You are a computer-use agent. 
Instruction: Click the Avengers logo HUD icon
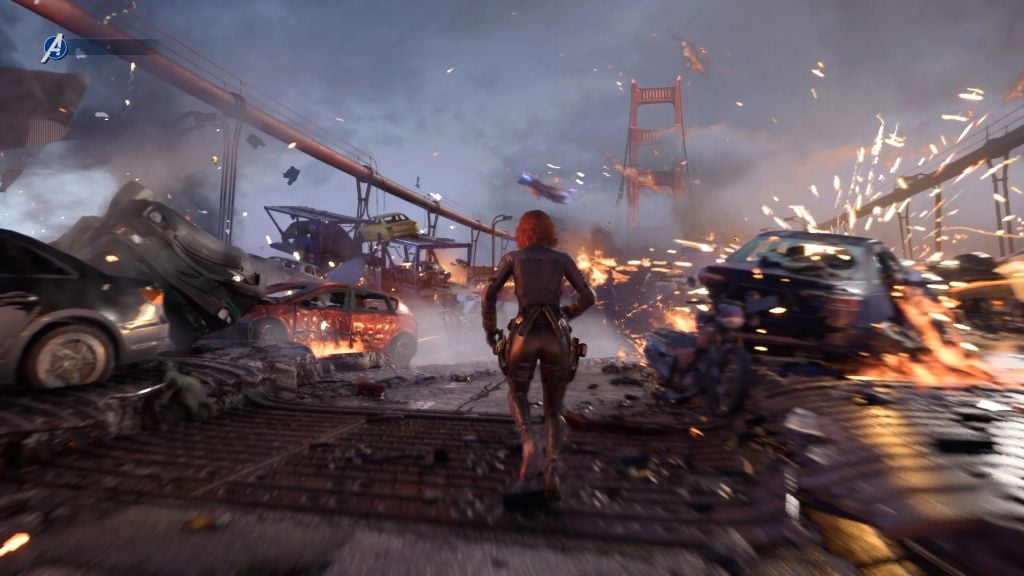tap(54, 47)
